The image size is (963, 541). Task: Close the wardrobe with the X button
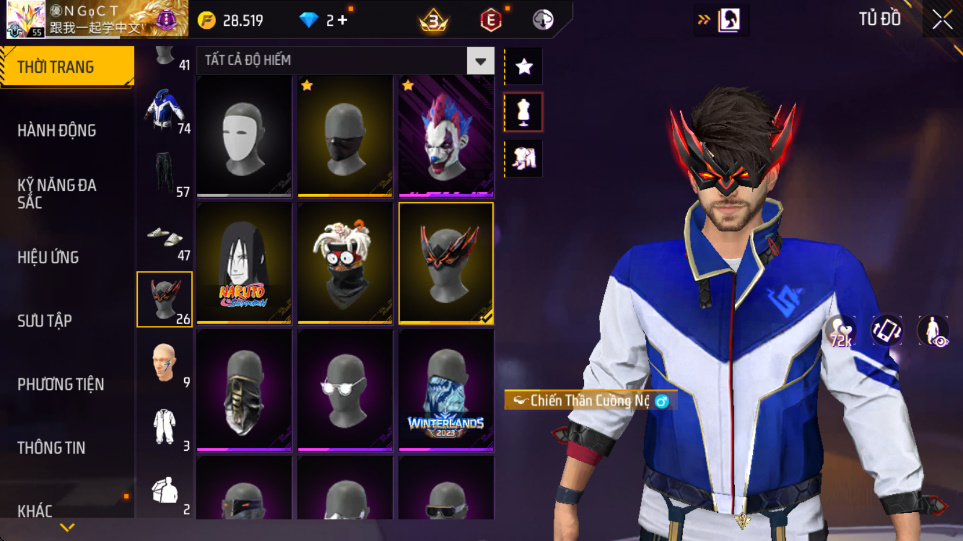(x=942, y=19)
